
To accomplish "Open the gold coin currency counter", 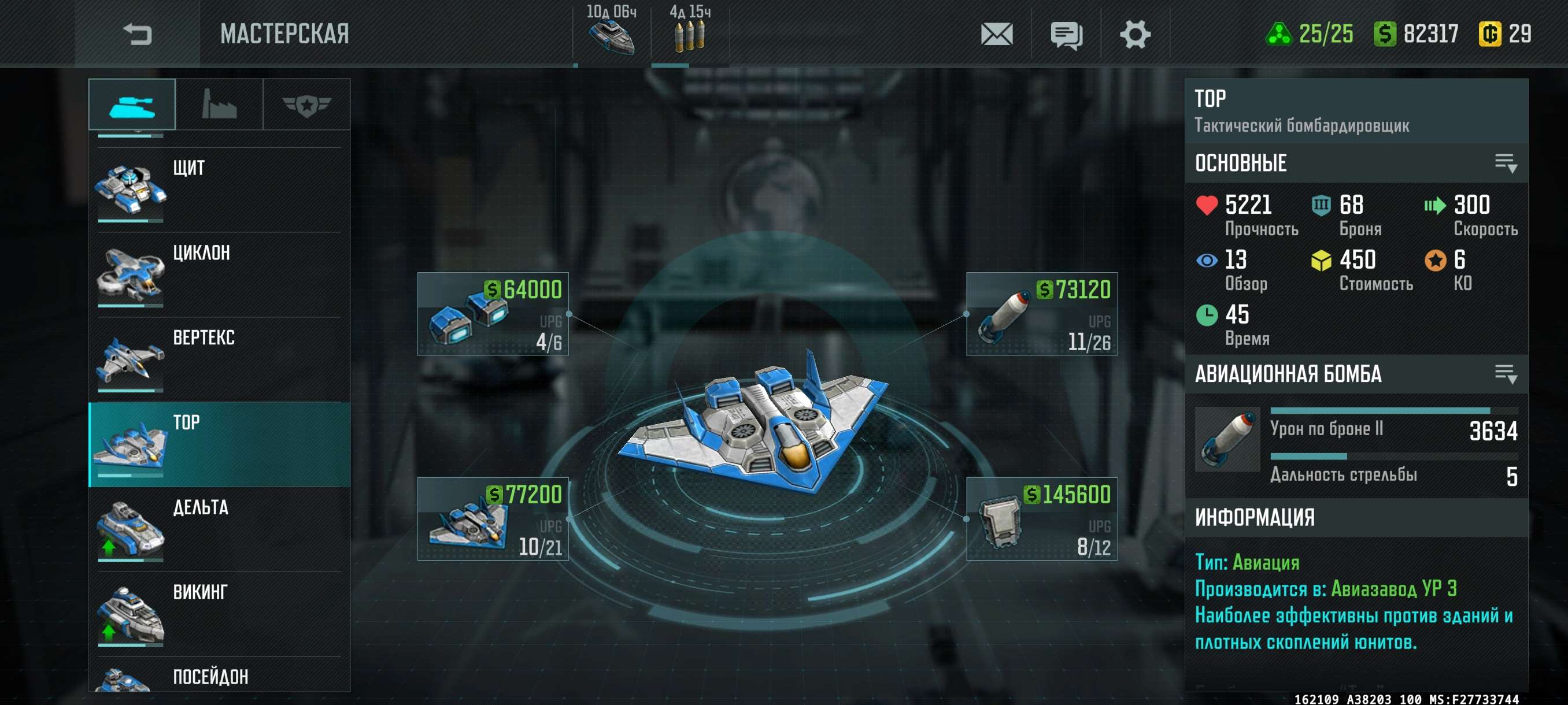I will 1505,34.
